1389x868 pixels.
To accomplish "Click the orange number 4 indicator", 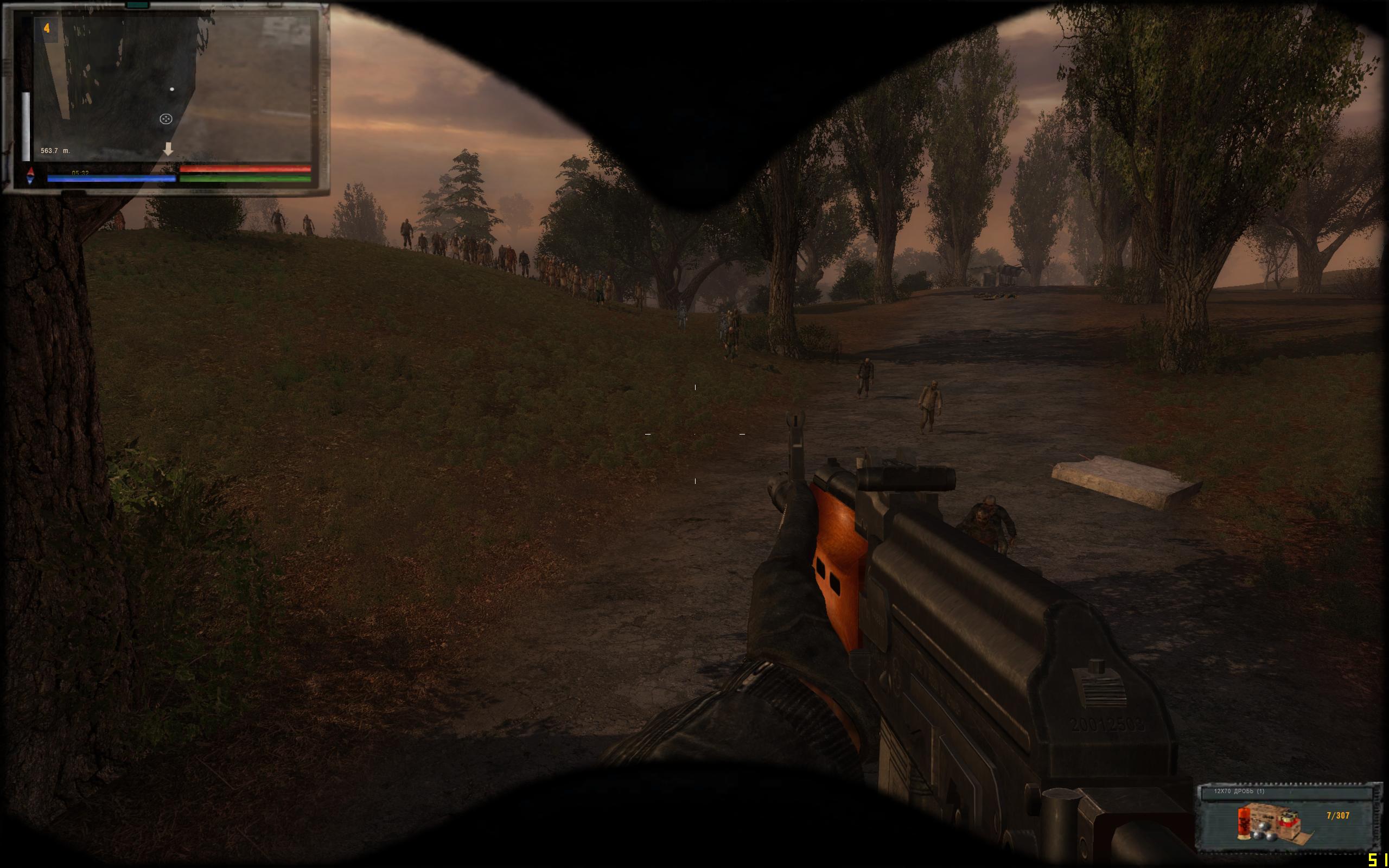I will coord(47,28).
